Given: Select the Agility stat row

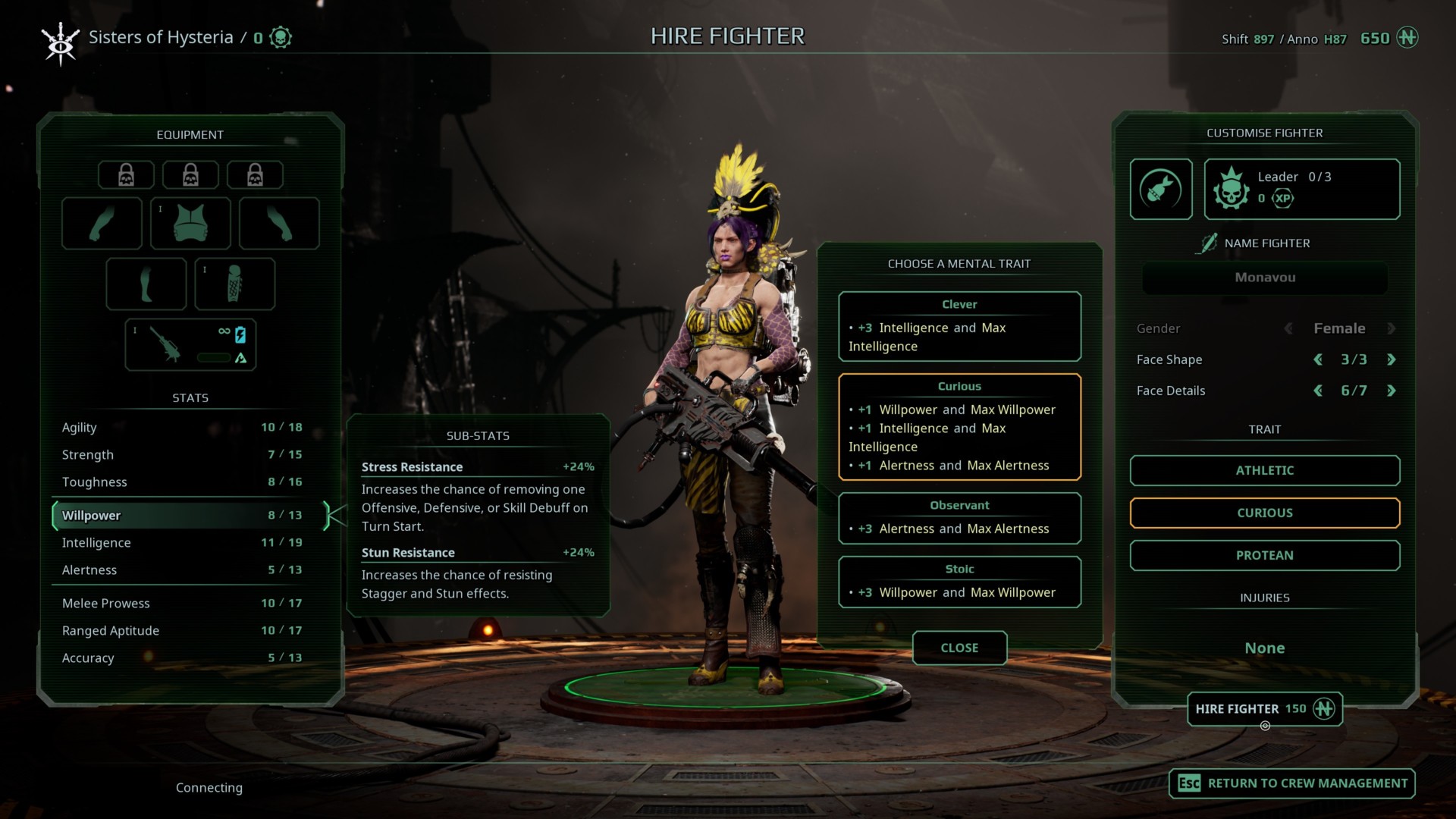Looking at the screenshot, I should click(182, 428).
